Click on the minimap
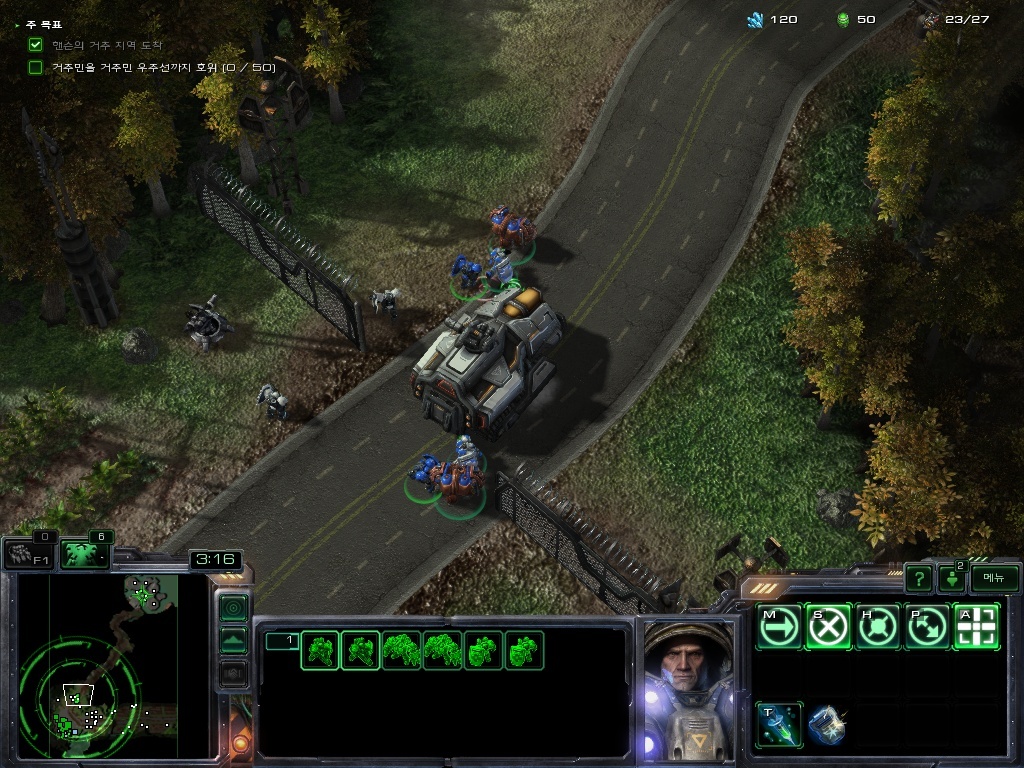Screen dimensions: 1024x768 point(98,664)
